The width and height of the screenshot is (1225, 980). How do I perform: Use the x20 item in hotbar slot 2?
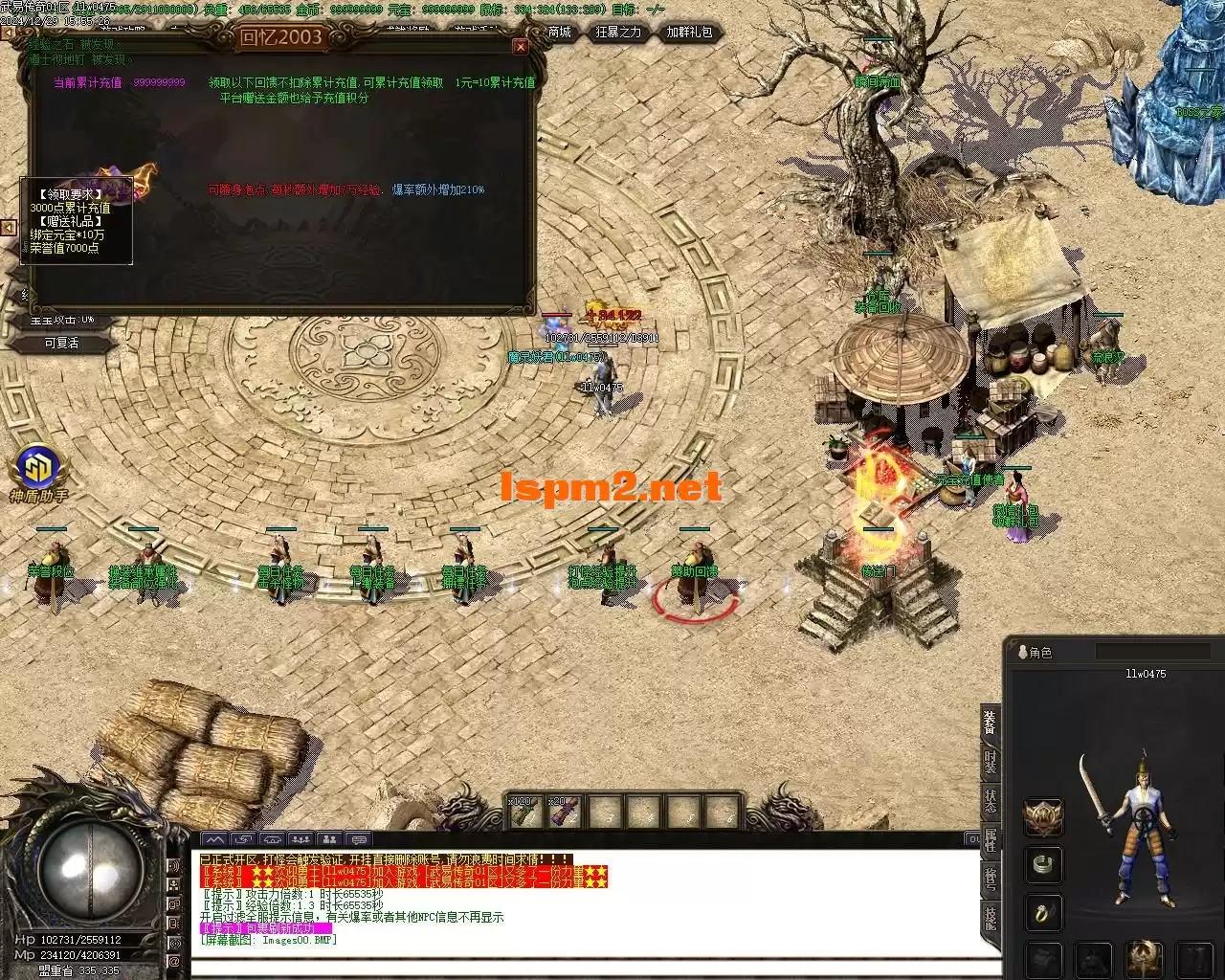pyautogui.click(x=564, y=813)
